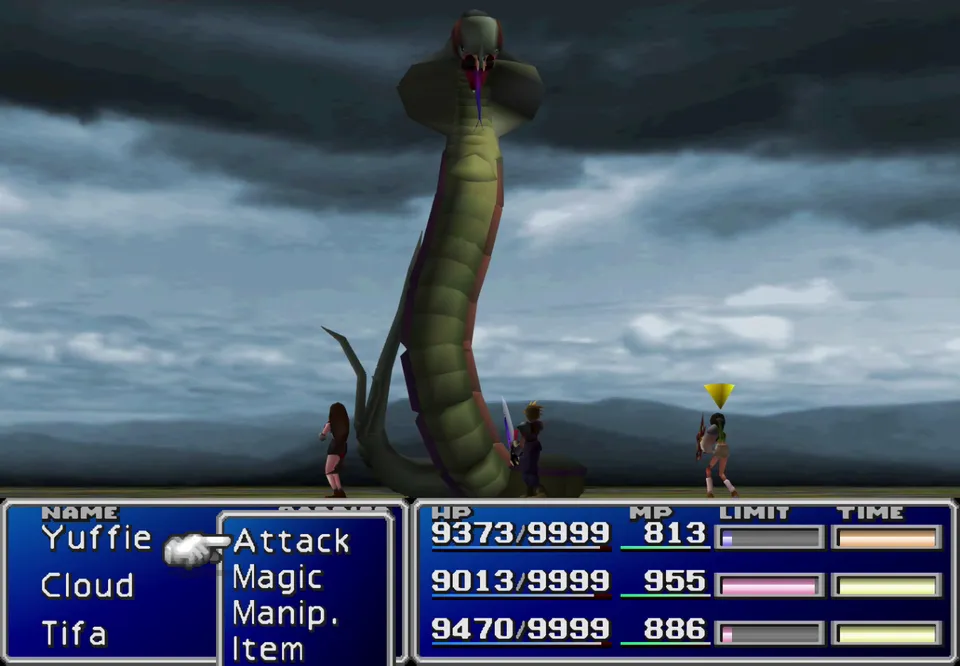Screen dimensions: 960x666
Task: Select Cloud in the name list
Action: [x=87, y=586]
